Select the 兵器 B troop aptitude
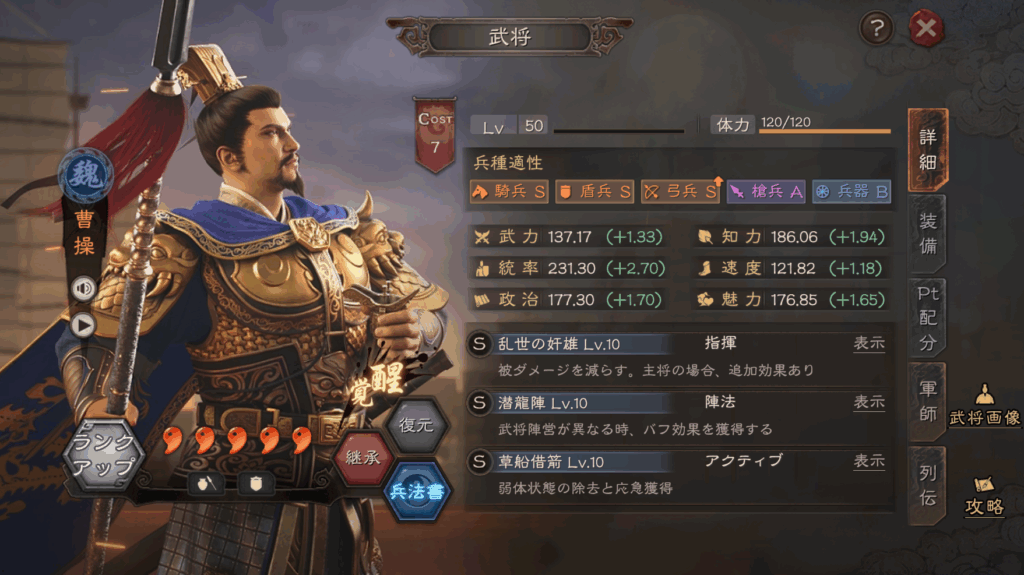 pos(851,191)
